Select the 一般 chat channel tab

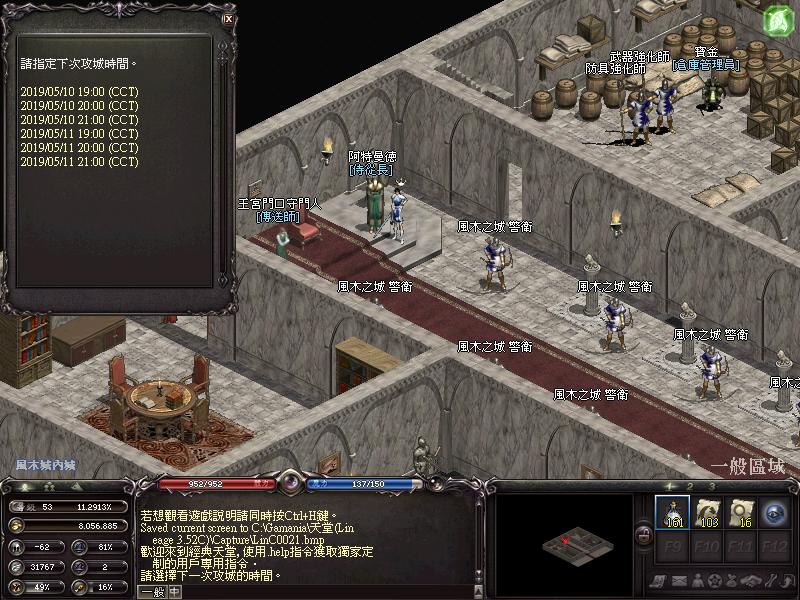click(x=152, y=591)
